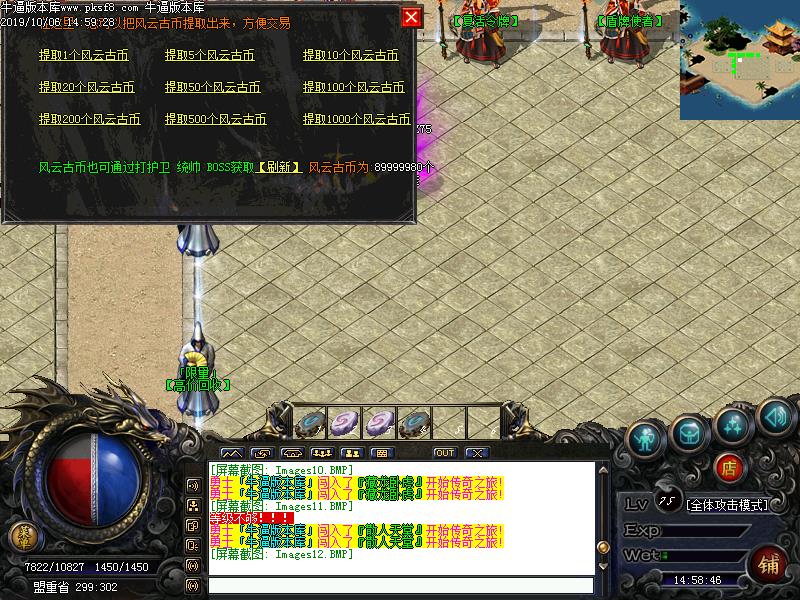
Task: Close the 风云古币 withdrawal dialog
Action: click(411, 17)
